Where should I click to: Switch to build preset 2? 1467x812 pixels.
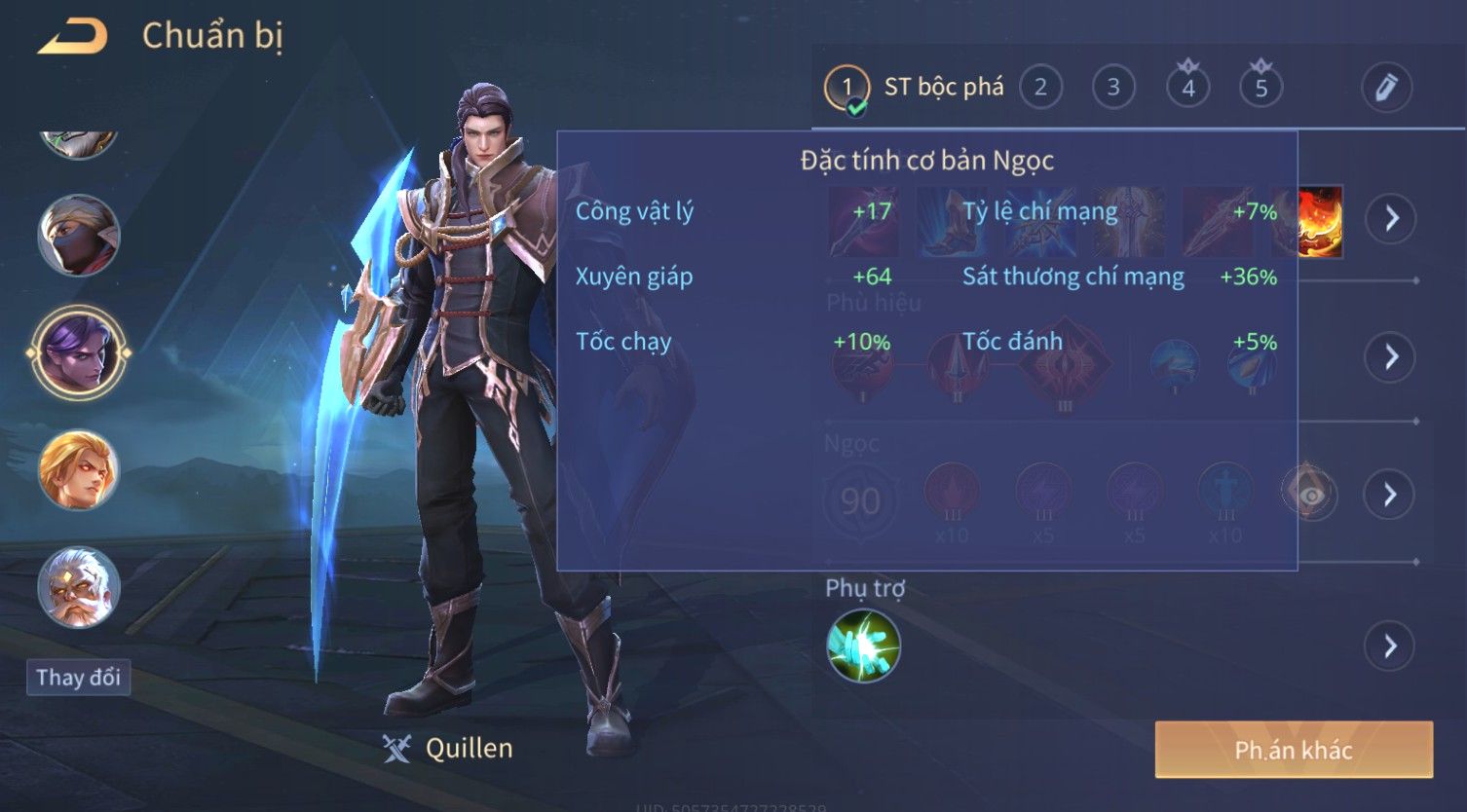click(1040, 88)
